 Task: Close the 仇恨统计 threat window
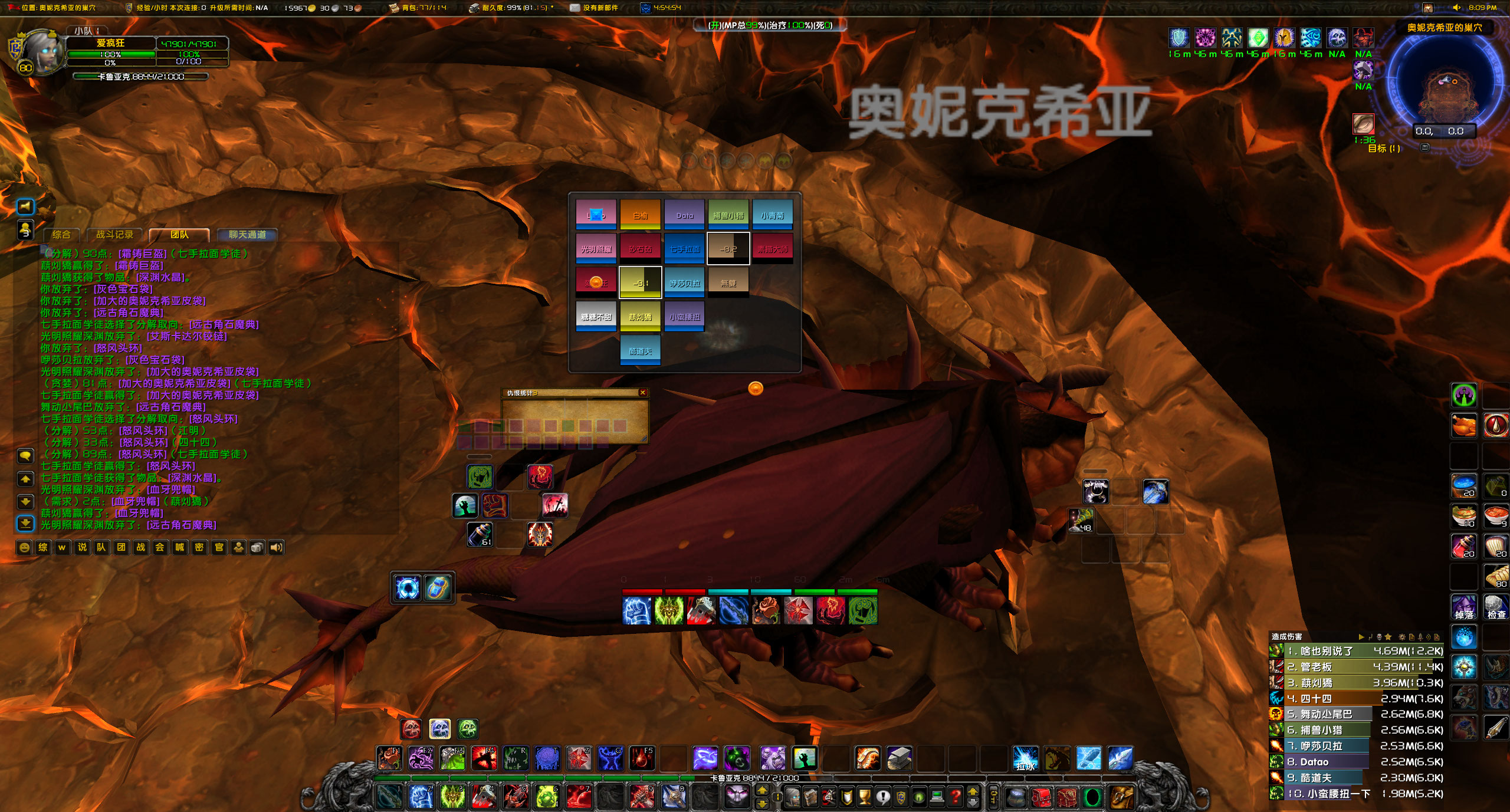click(642, 393)
